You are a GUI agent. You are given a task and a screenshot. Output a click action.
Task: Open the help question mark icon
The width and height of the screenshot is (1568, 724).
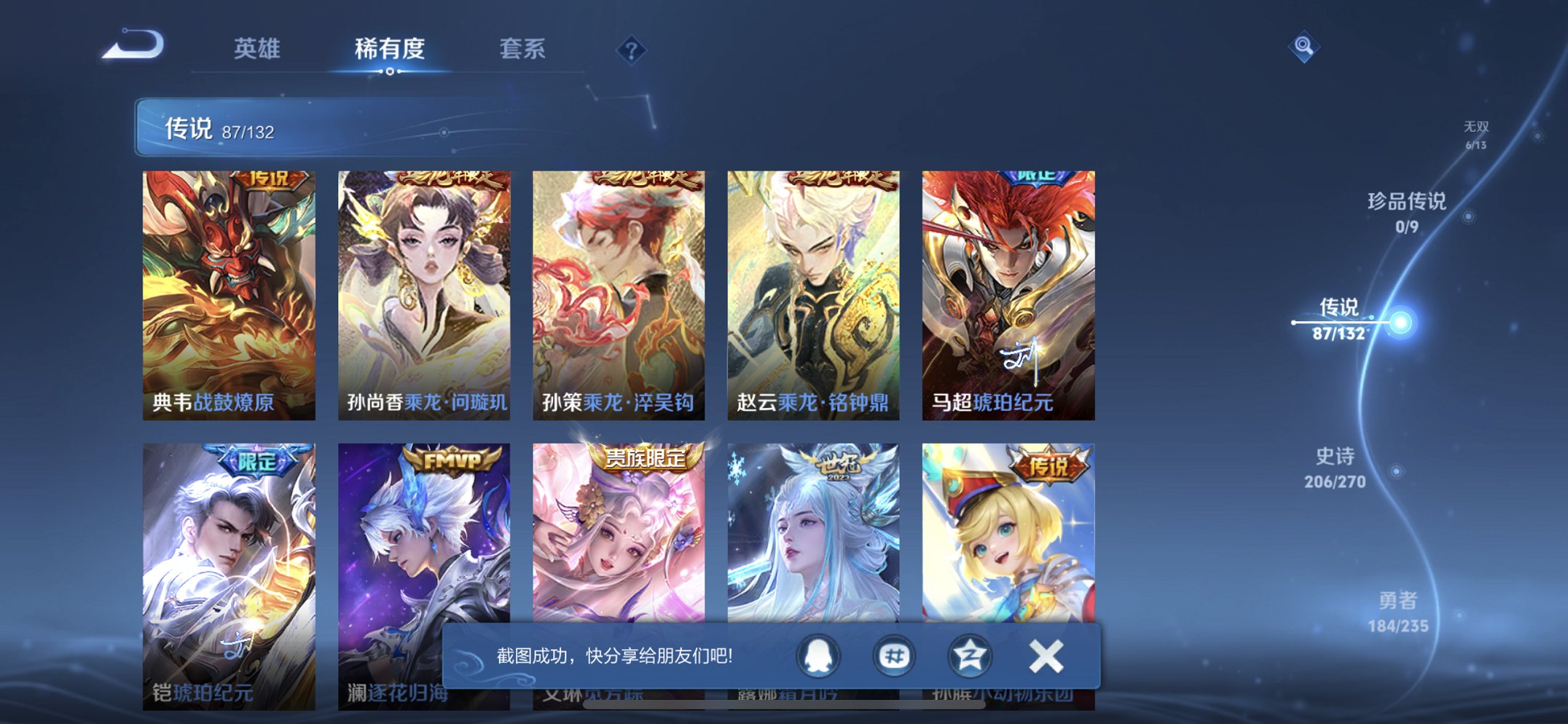pos(632,49)
